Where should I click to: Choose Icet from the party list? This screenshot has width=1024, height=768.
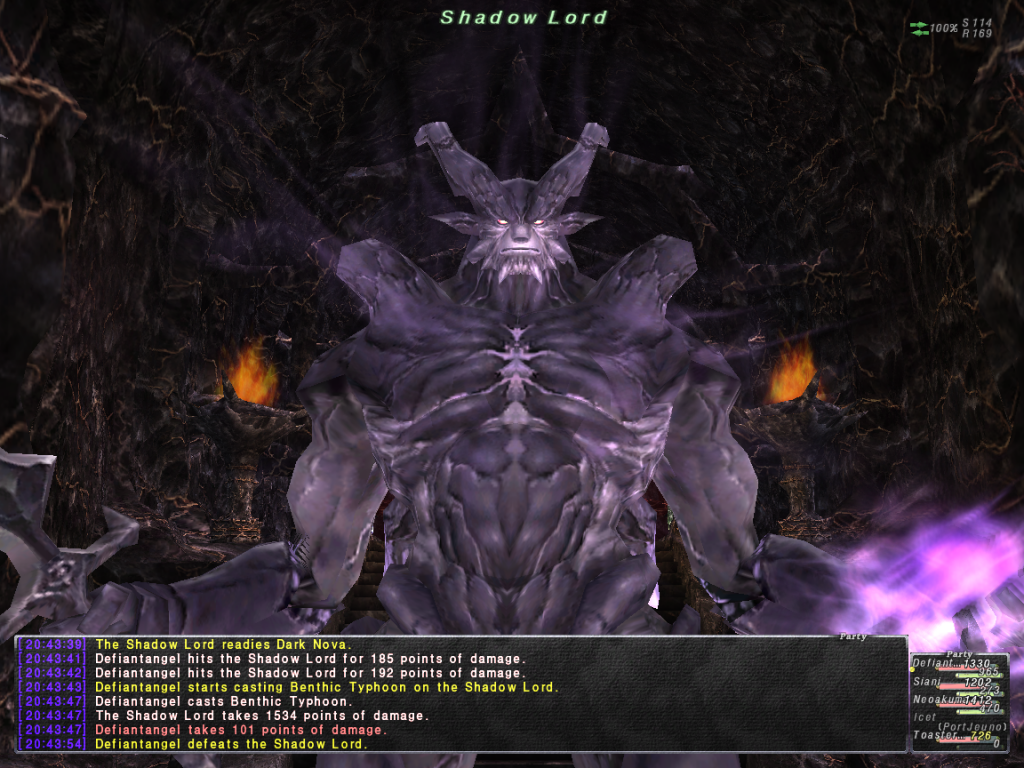(924, 718)
